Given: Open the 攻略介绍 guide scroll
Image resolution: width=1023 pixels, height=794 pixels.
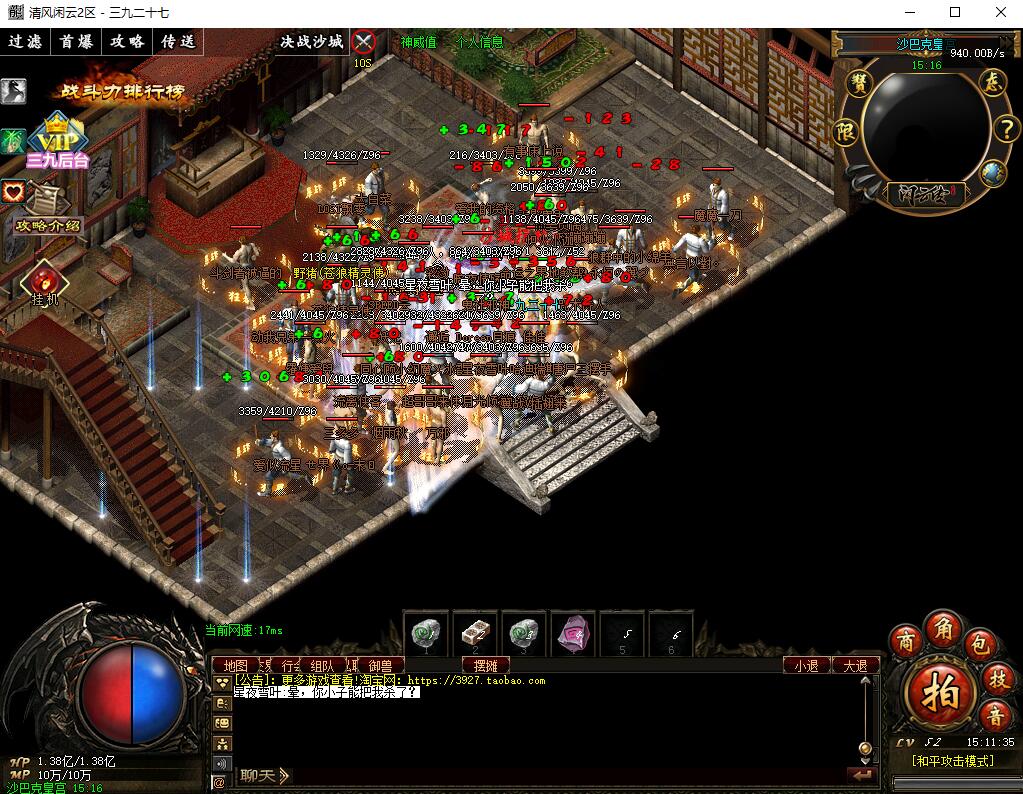Looking at the screenshot, I should (x=46, y=208).
